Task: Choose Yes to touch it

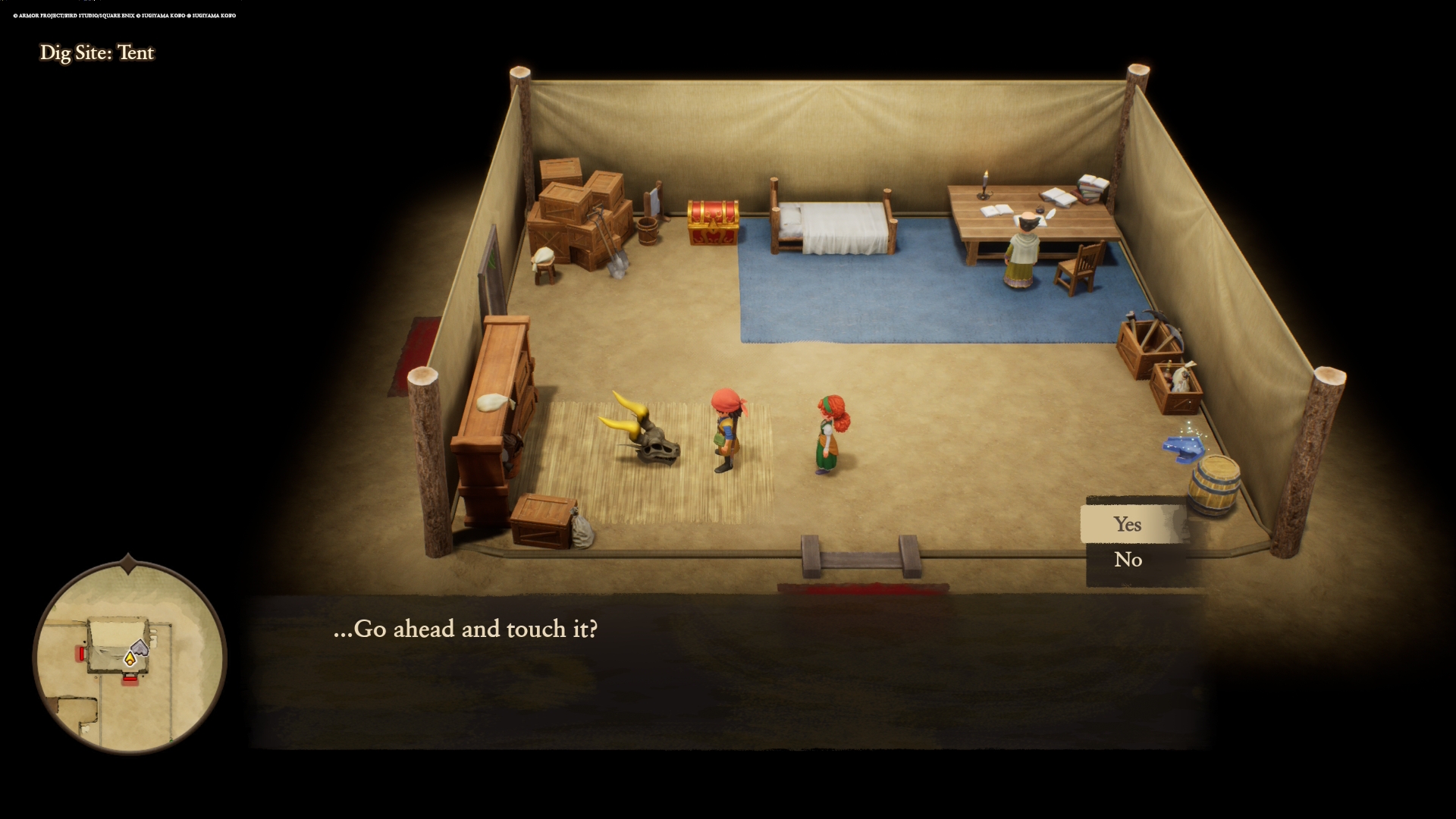Action: 1128,524
